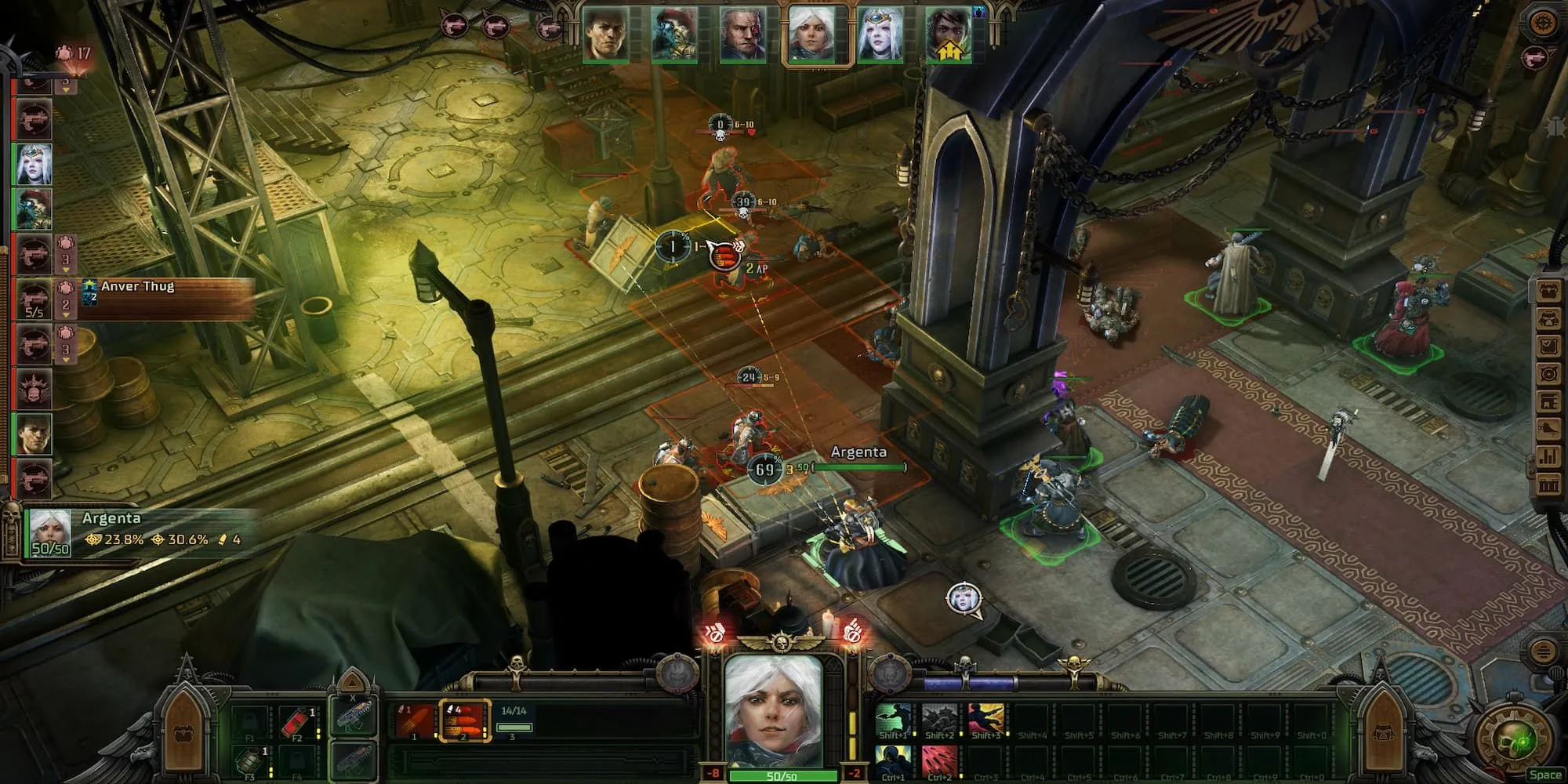Select the scarred male party portrait at top
The width and height of the screenshot is (1568, 784).
pyautogui.click(x=742, y=35)
